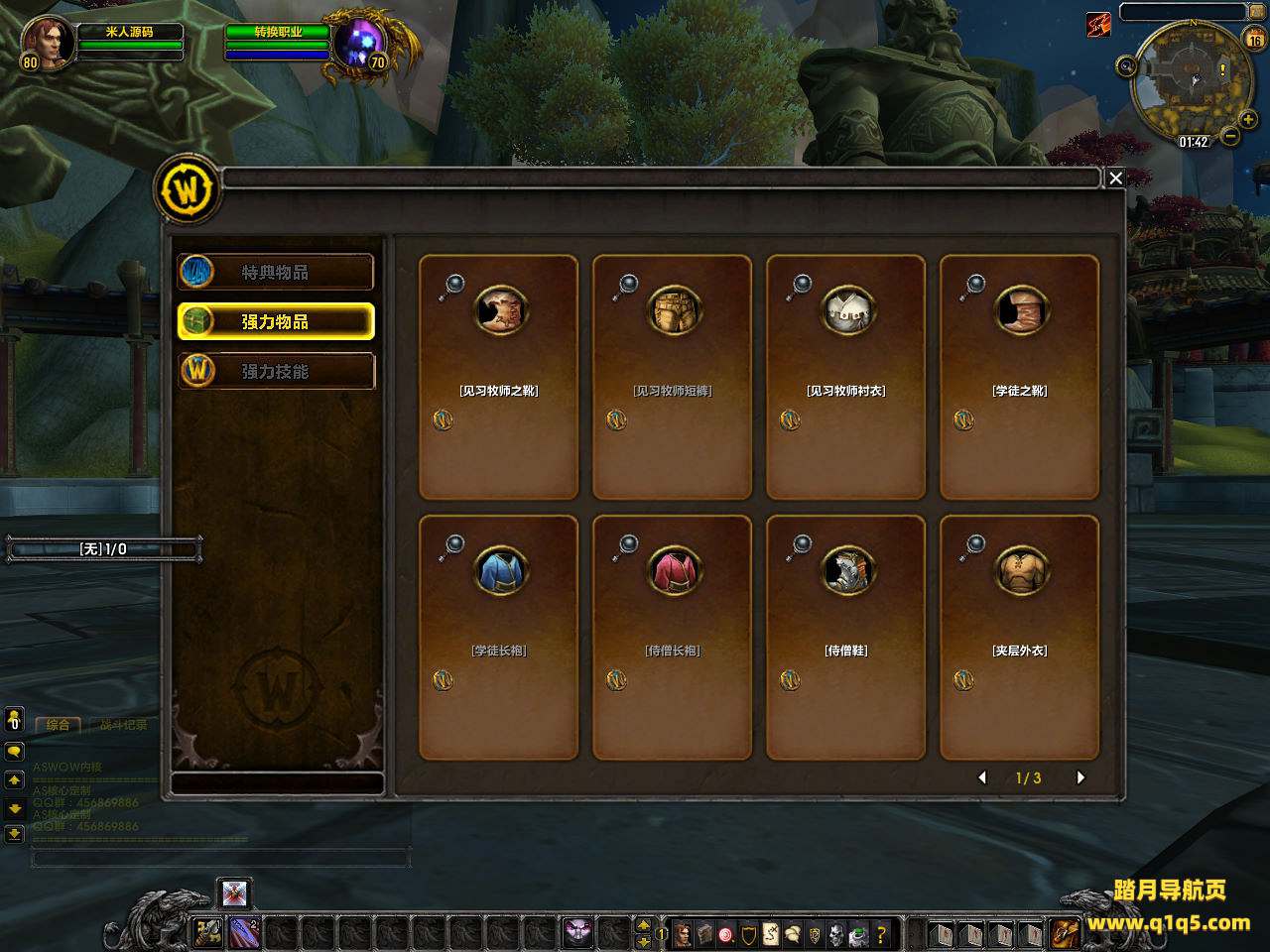The width and height of the screenshot is (1270, 952).
Task: Select the 夹层外衣 item card
Action: click(1019, 637)
